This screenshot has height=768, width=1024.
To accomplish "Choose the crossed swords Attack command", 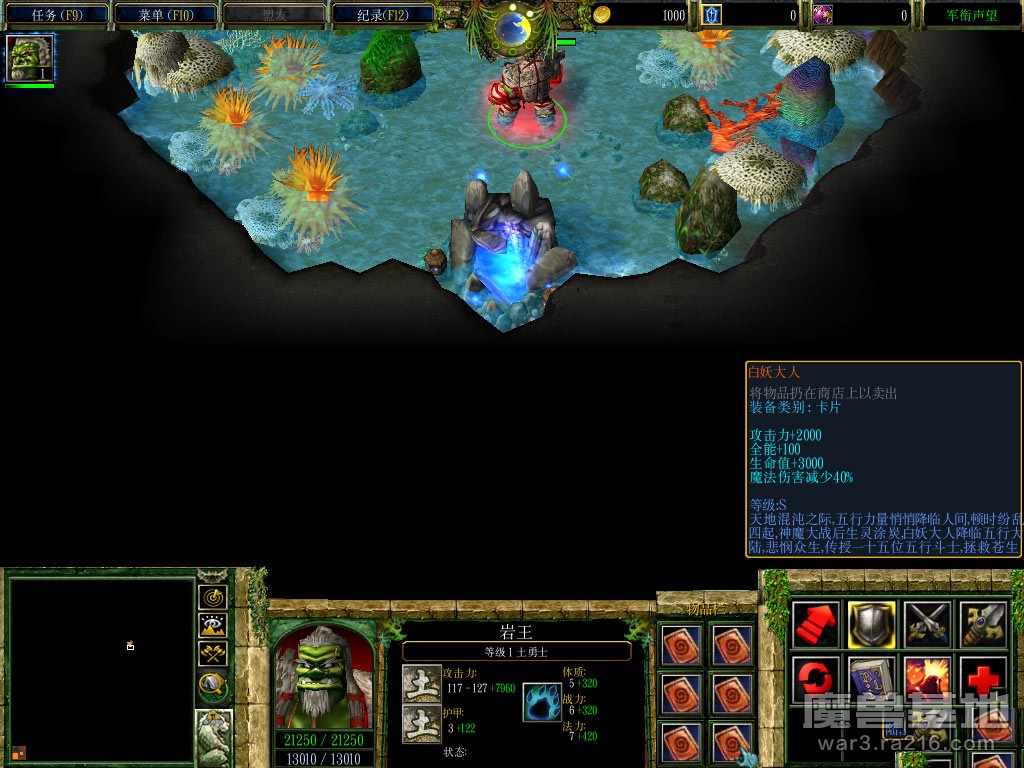I will point(927,625).
